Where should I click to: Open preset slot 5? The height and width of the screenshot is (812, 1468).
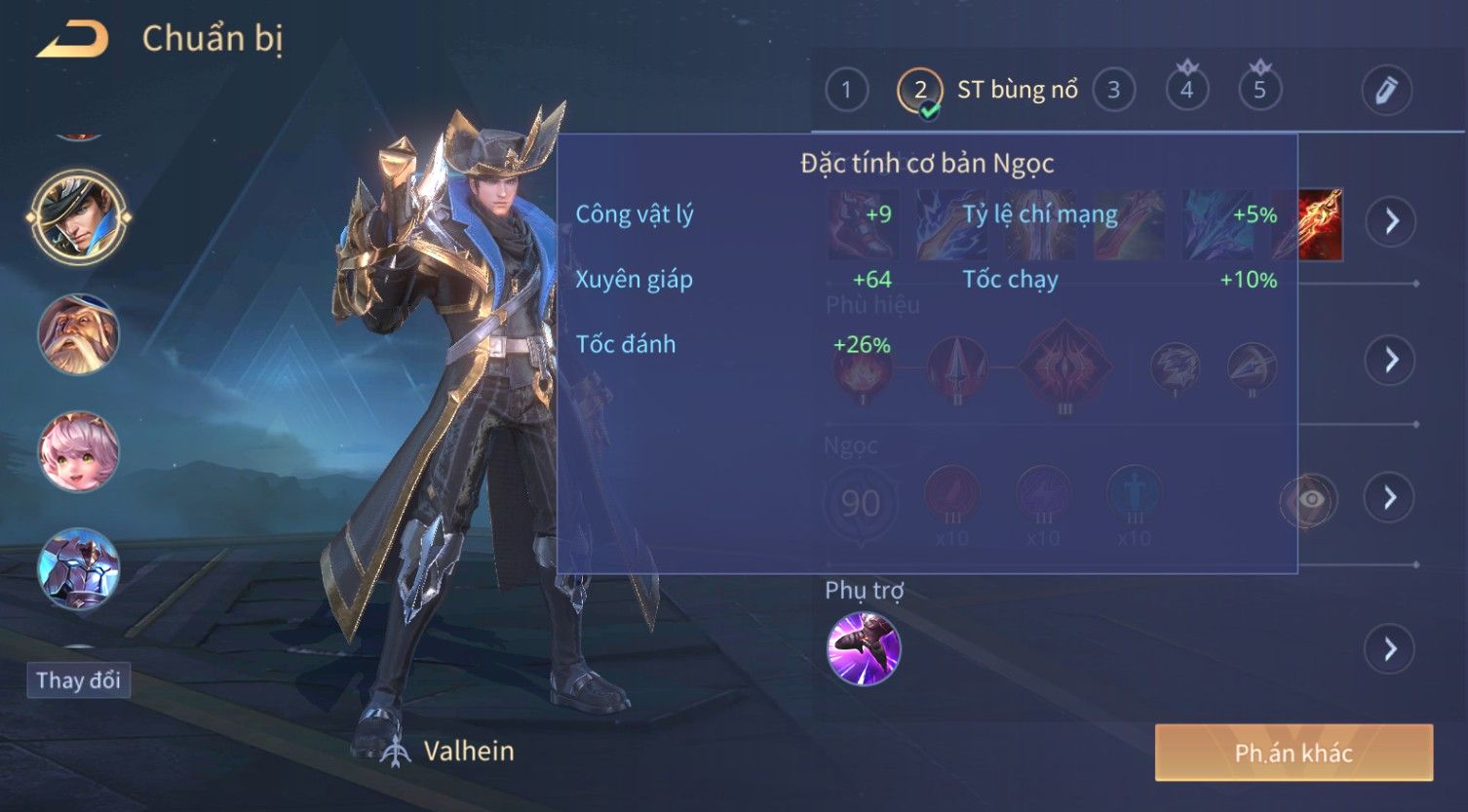click(x=1259, y=91)
